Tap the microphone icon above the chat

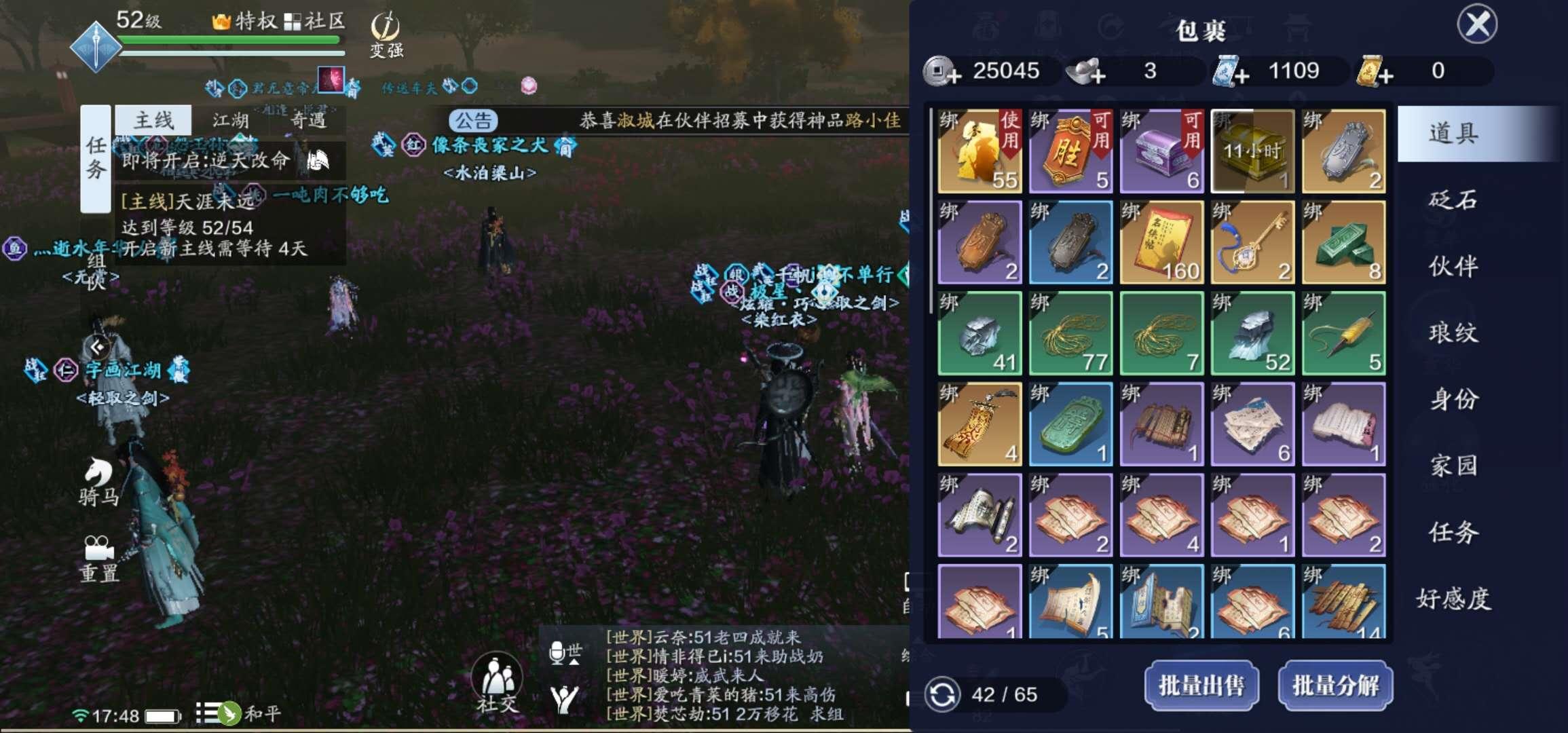[557, 652]
